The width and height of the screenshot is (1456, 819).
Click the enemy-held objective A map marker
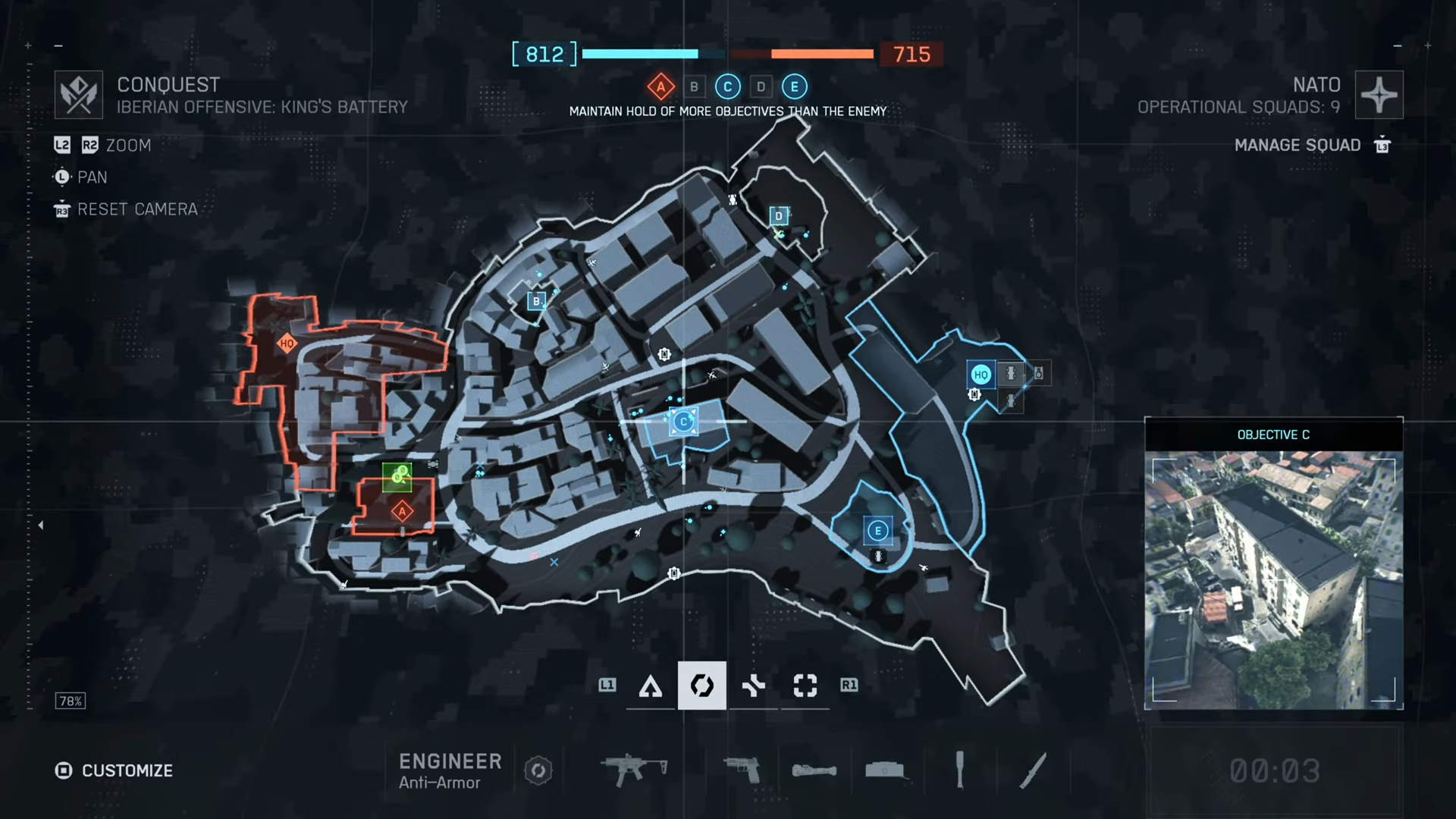tap(402, 512)
